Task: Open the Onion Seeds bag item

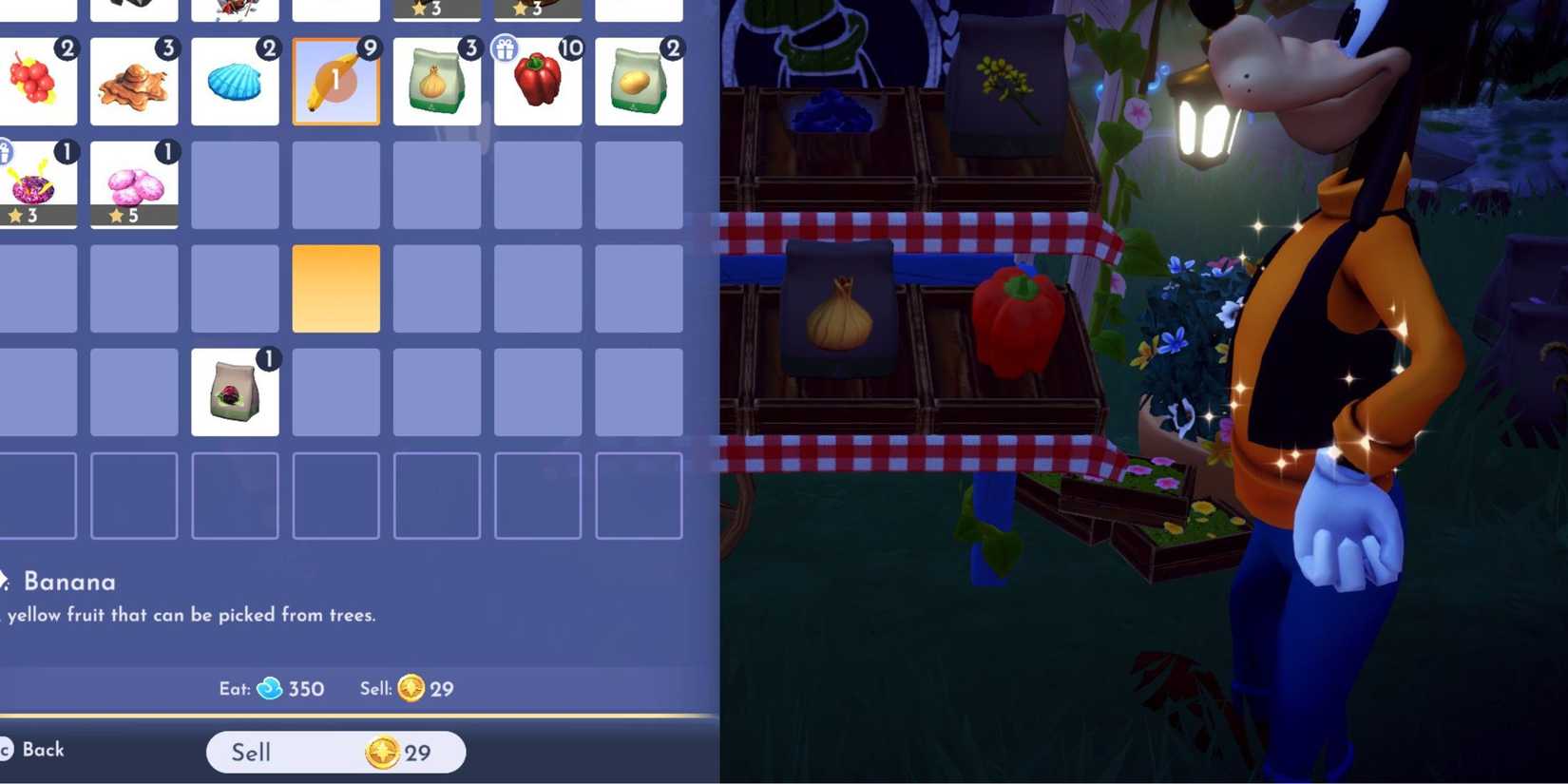Action: [436, 82]
